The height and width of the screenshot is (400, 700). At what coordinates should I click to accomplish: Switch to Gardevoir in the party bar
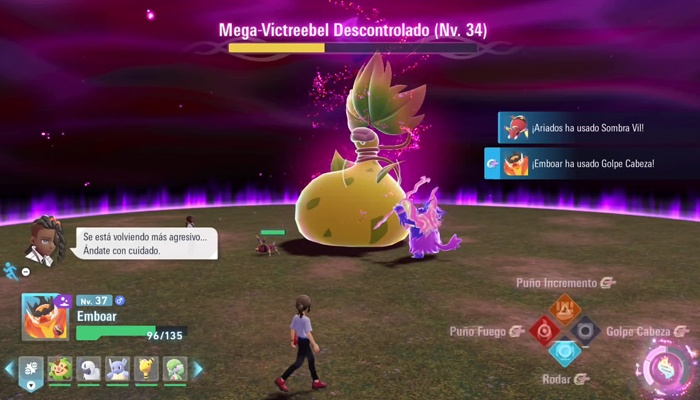tap(176, 369)
